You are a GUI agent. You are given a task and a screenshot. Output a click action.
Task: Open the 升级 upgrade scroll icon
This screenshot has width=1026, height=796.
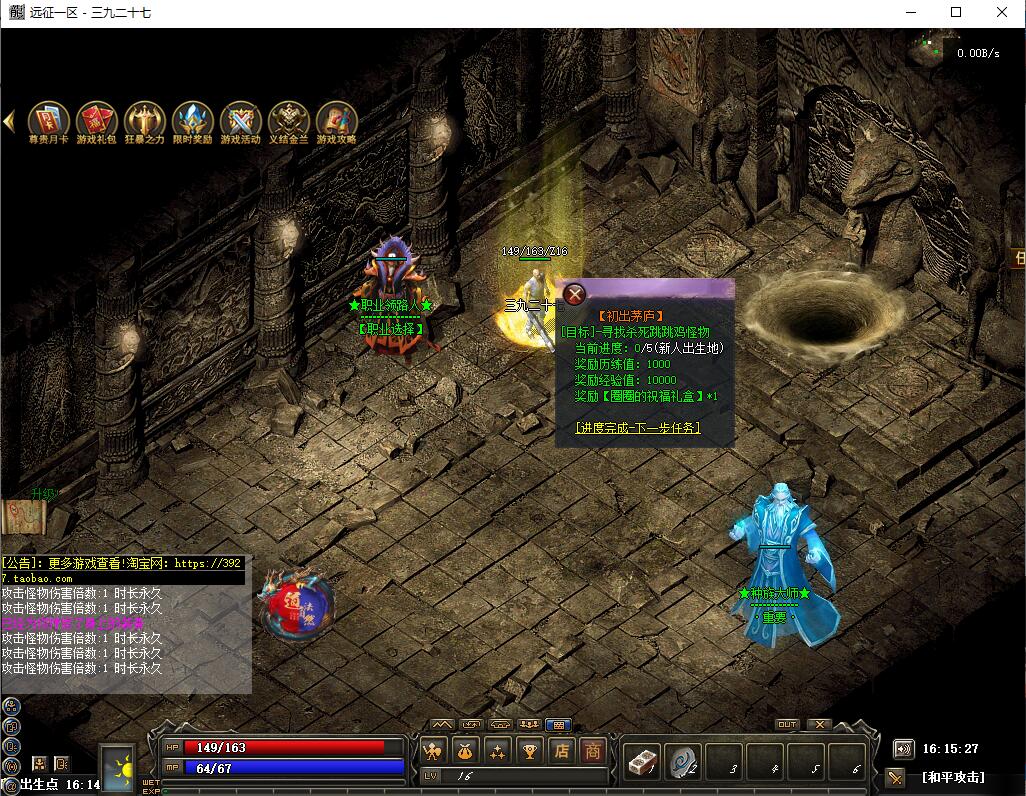pyautogui.click(x=28, y=514)
